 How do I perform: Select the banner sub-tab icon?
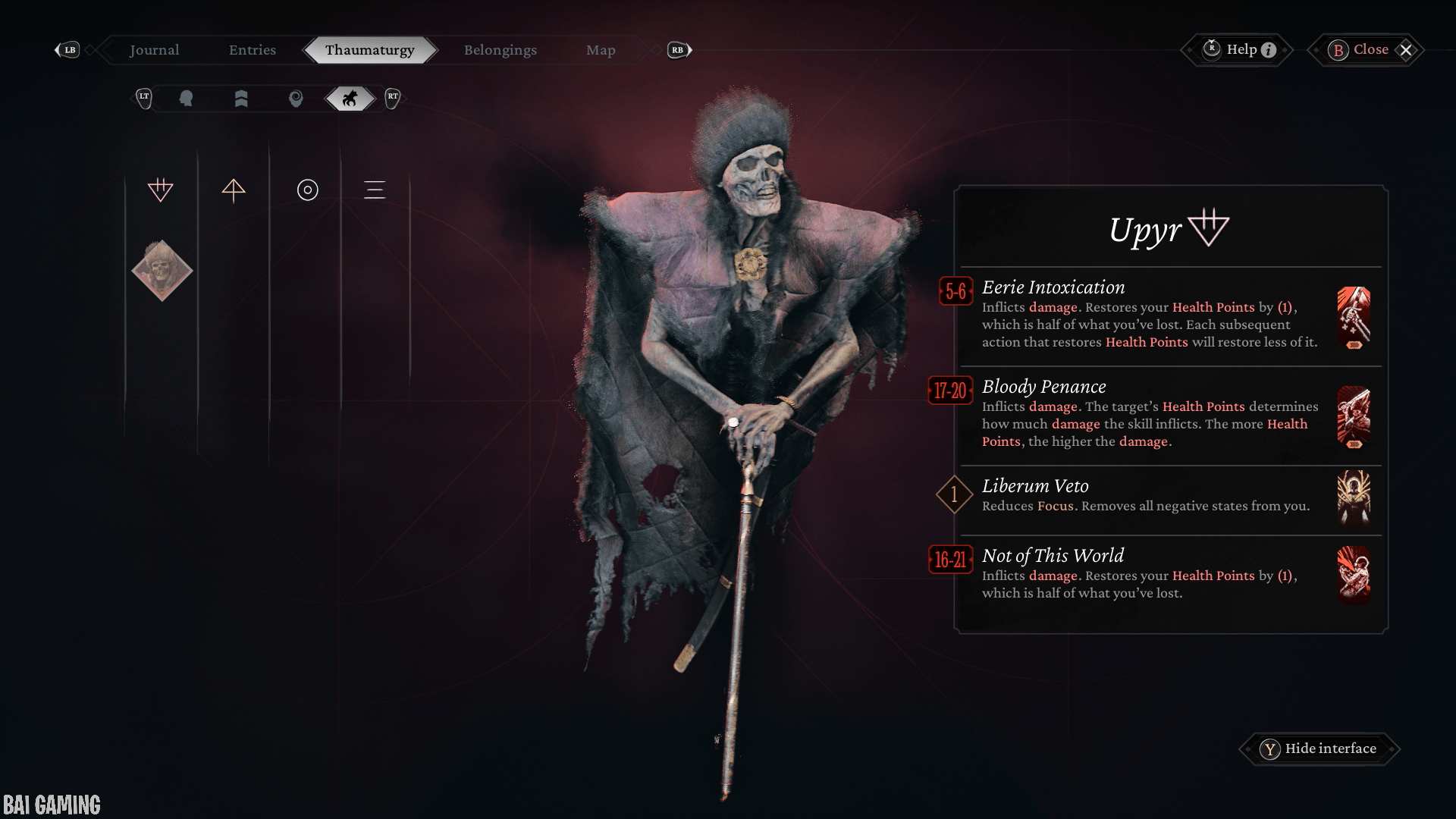[241, 99]
